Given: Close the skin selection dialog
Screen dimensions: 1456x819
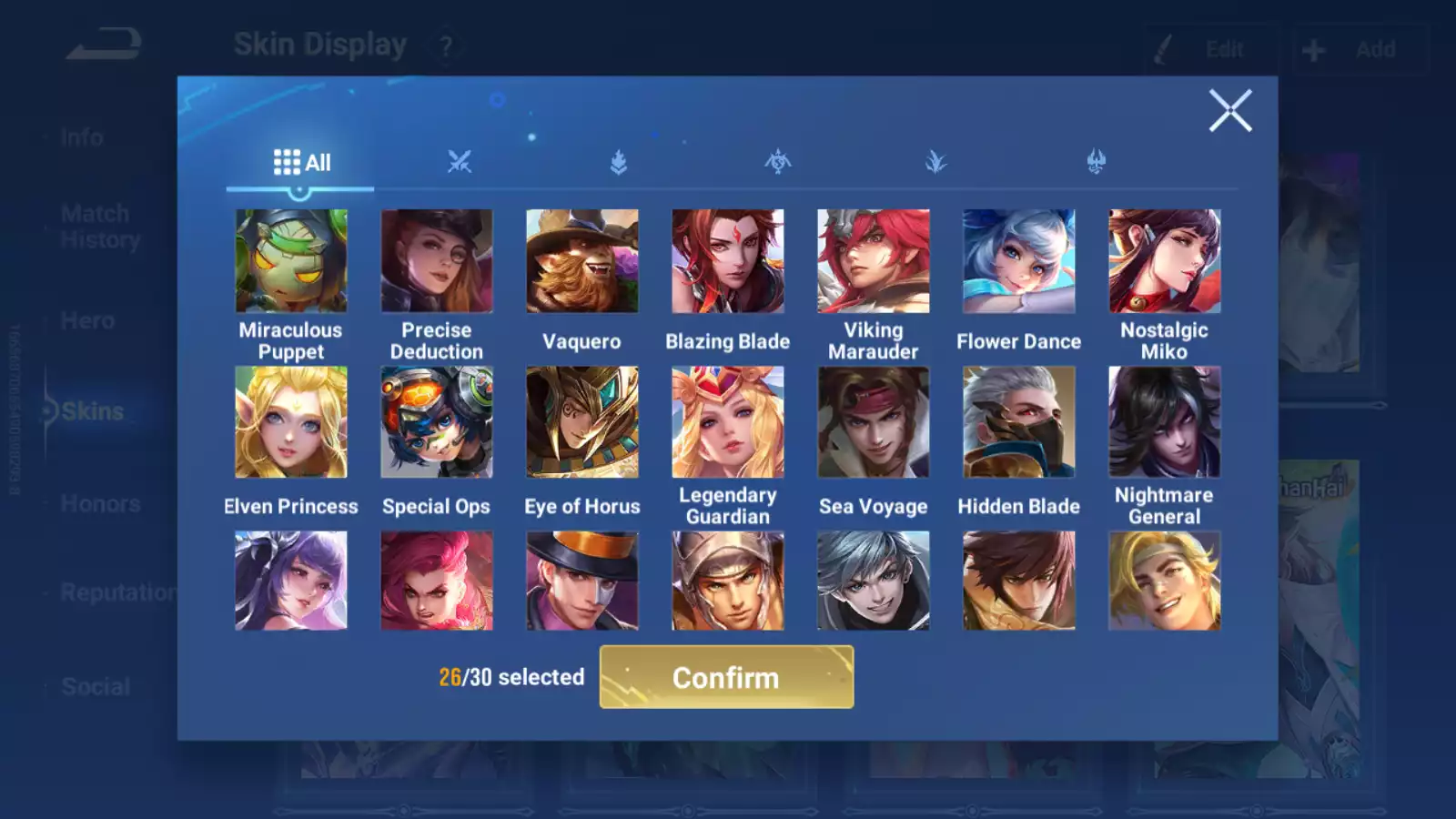Looking at the screenshot, I should [1229, 111].
